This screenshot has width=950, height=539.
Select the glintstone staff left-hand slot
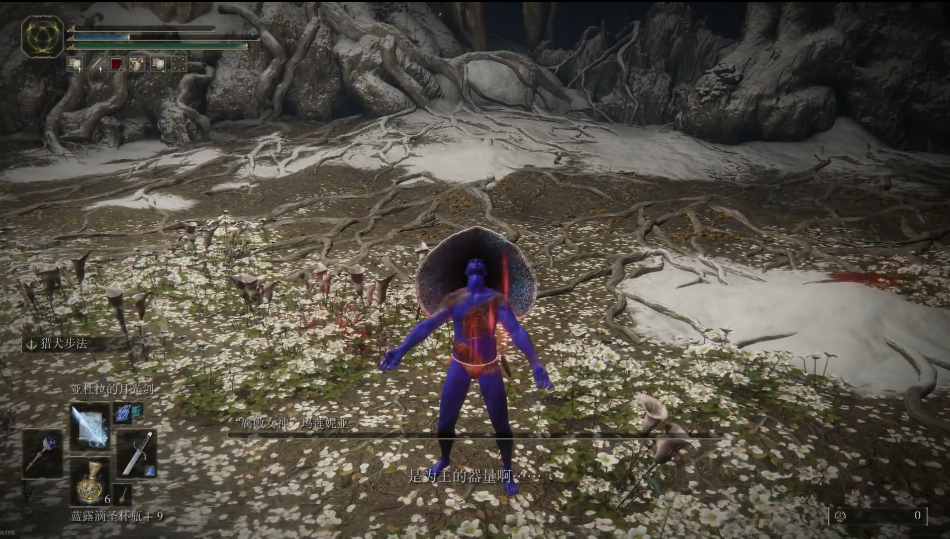pyautogui.click(x=43, y=453)
